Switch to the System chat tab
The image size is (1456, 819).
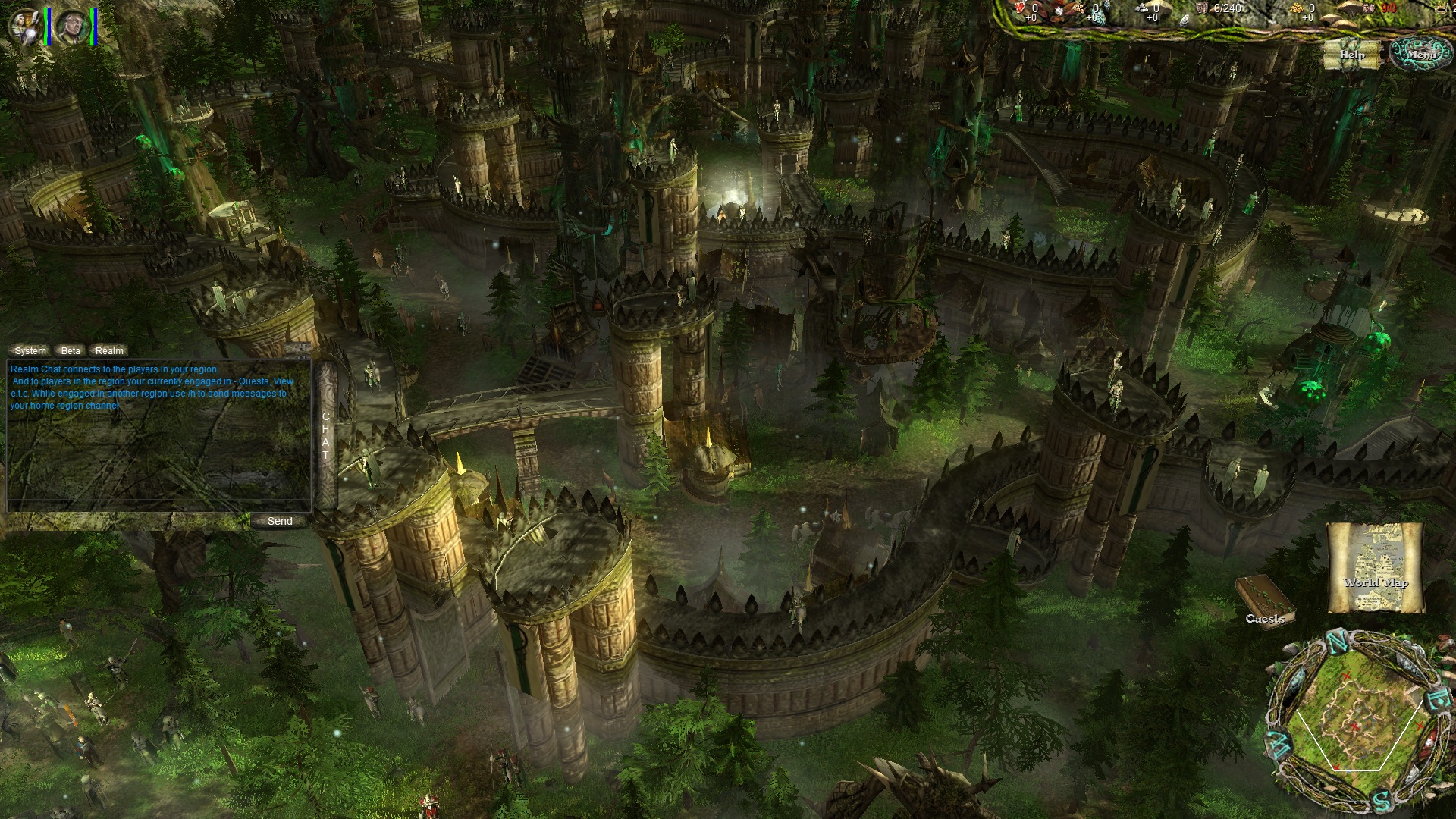pos(30,350)
